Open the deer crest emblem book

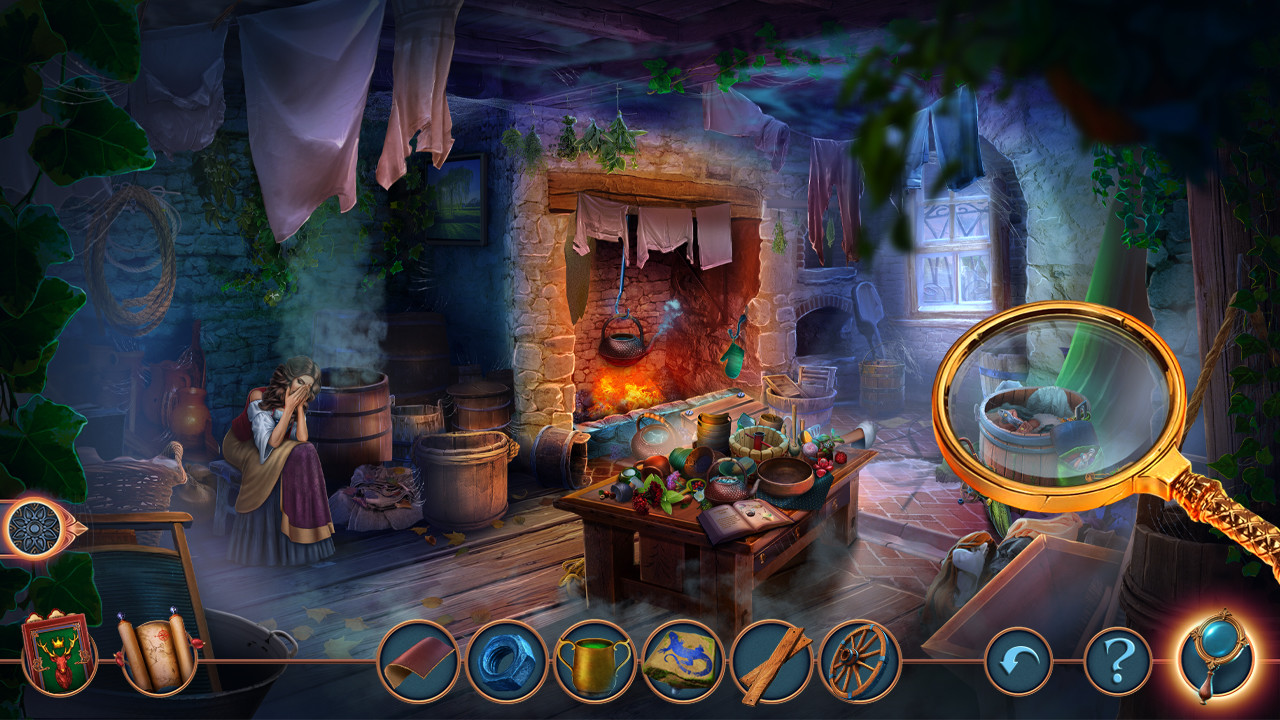[x=60, y=655]
